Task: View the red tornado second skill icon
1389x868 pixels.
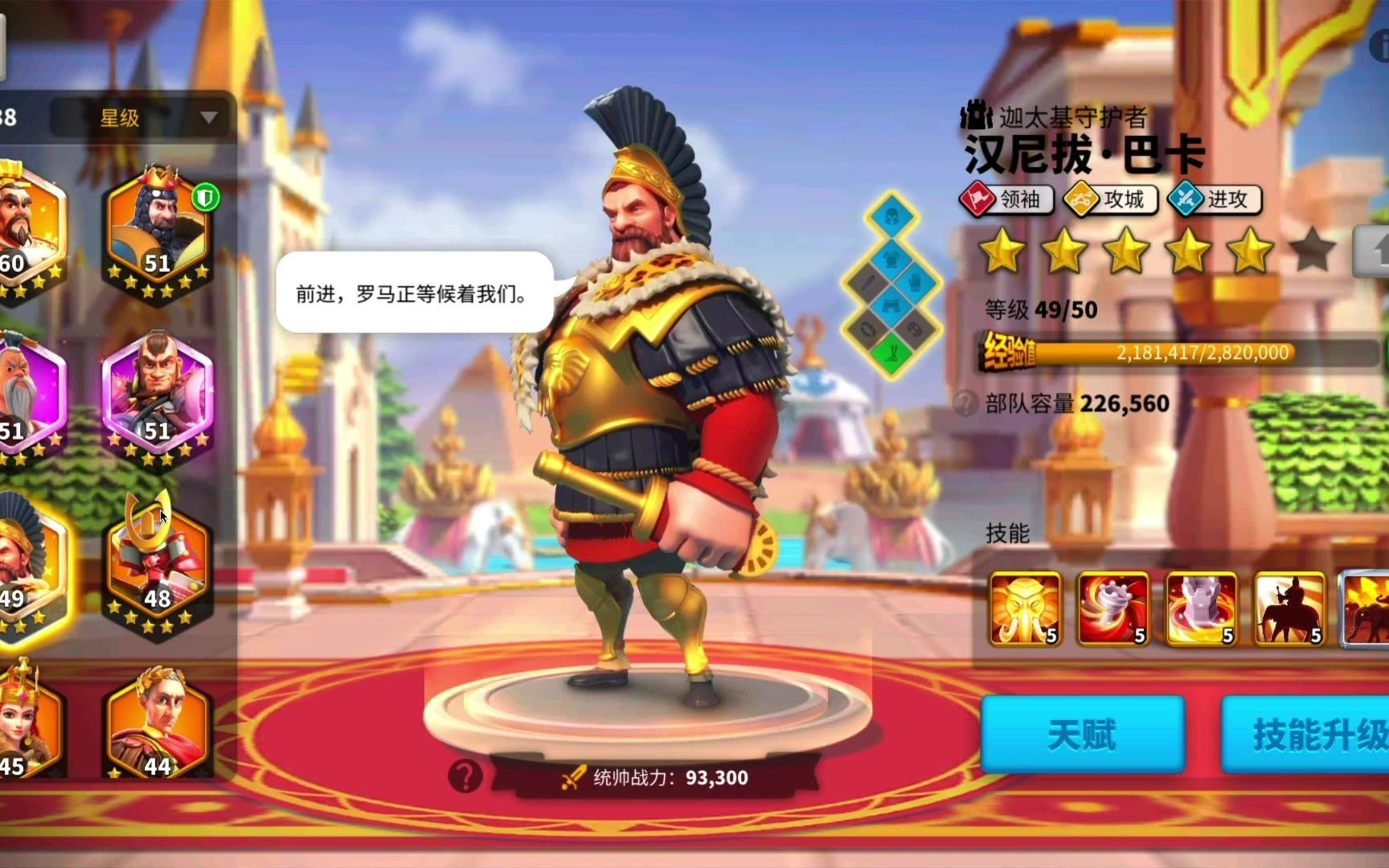Action: click(1114, 611)
